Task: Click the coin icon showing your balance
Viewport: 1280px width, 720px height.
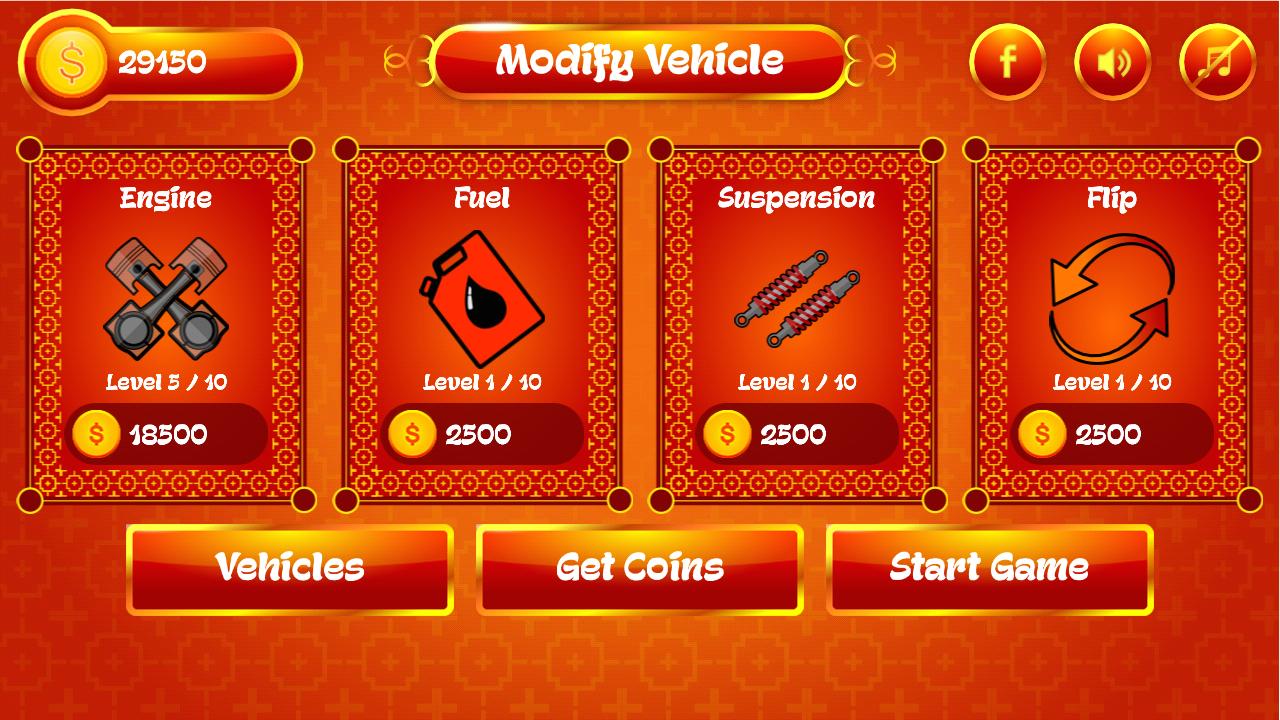Action: 69,63
